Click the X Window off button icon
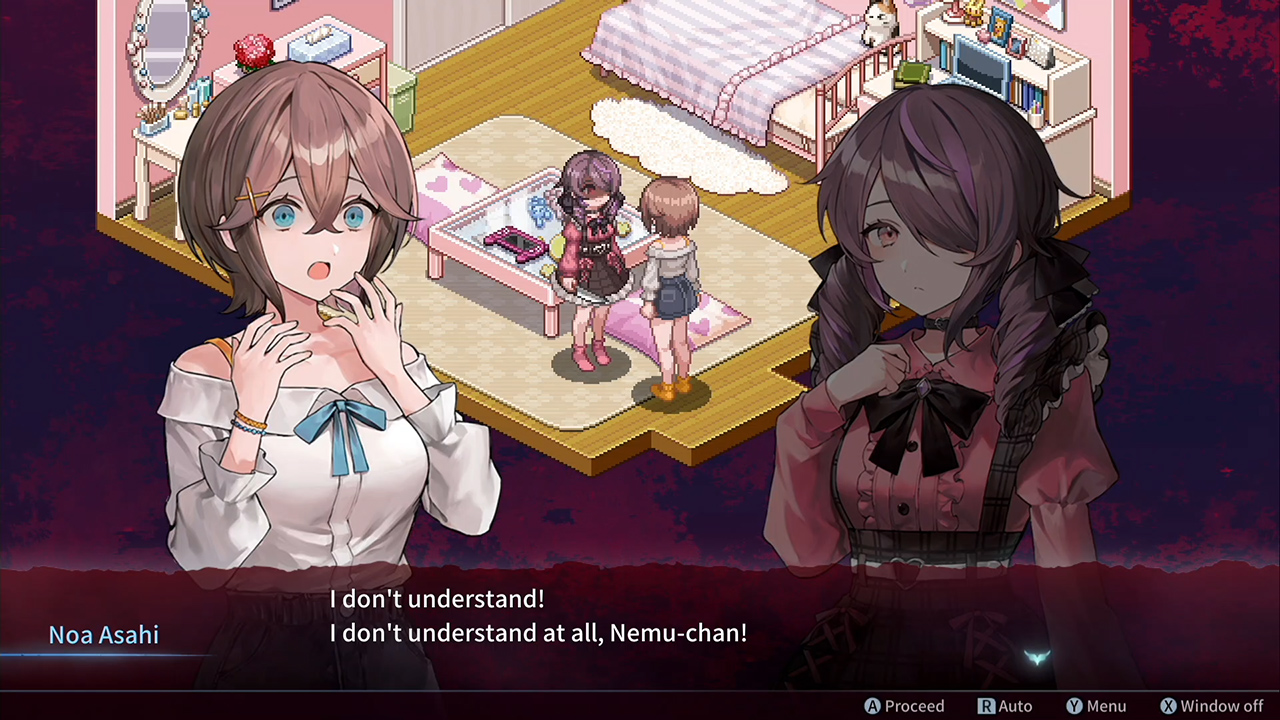 click(x=1169, y=705)
